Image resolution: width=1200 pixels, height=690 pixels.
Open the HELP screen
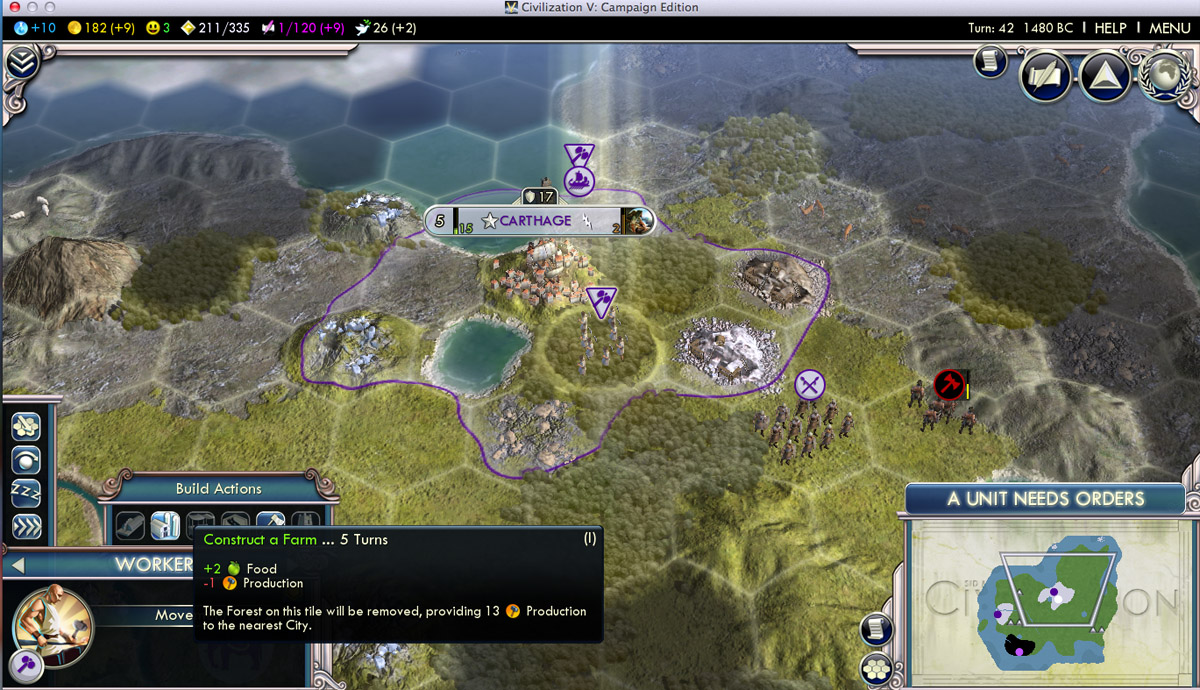(x=1110, y=28)
